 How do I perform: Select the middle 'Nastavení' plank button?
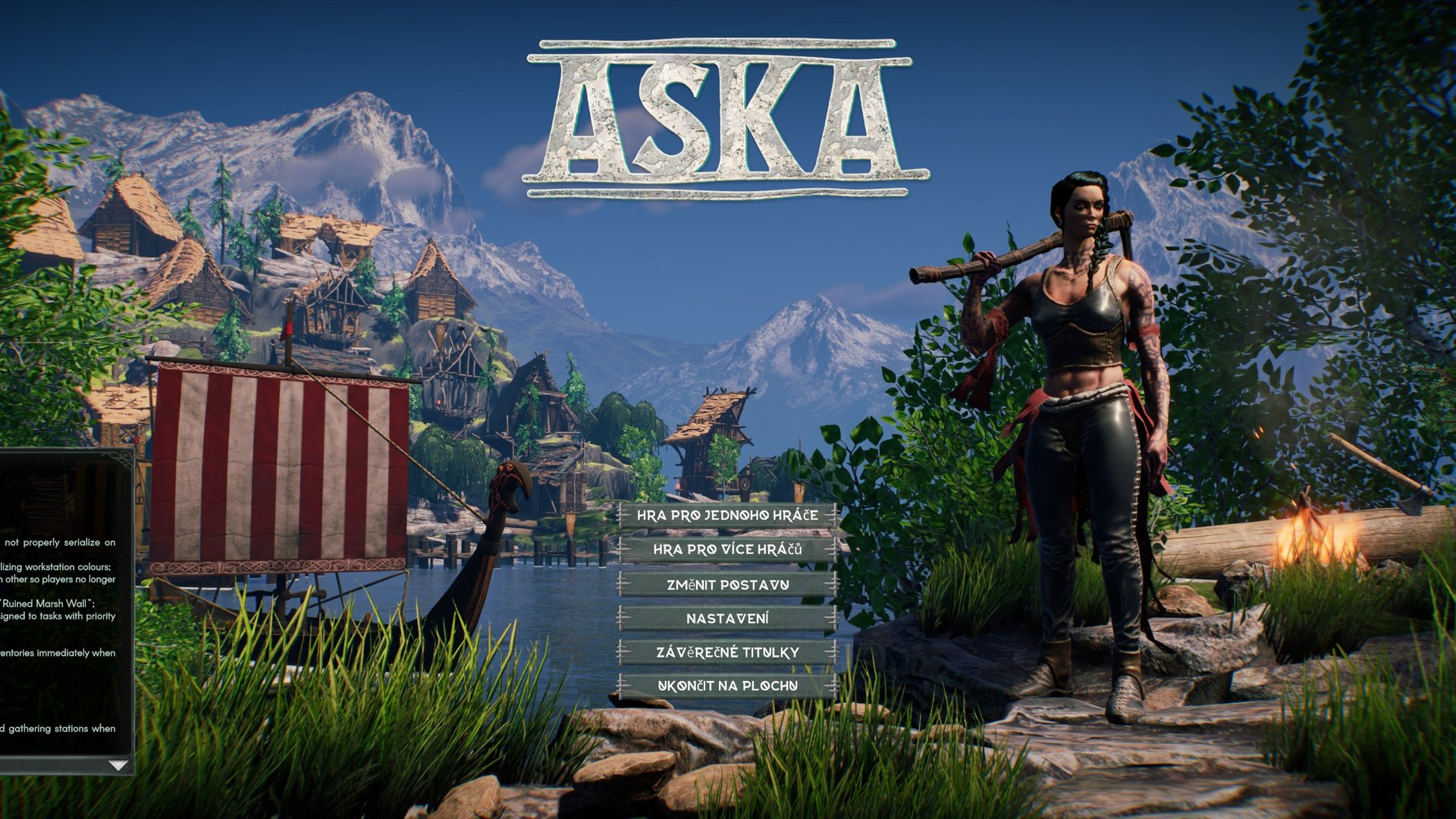[728, 618]
